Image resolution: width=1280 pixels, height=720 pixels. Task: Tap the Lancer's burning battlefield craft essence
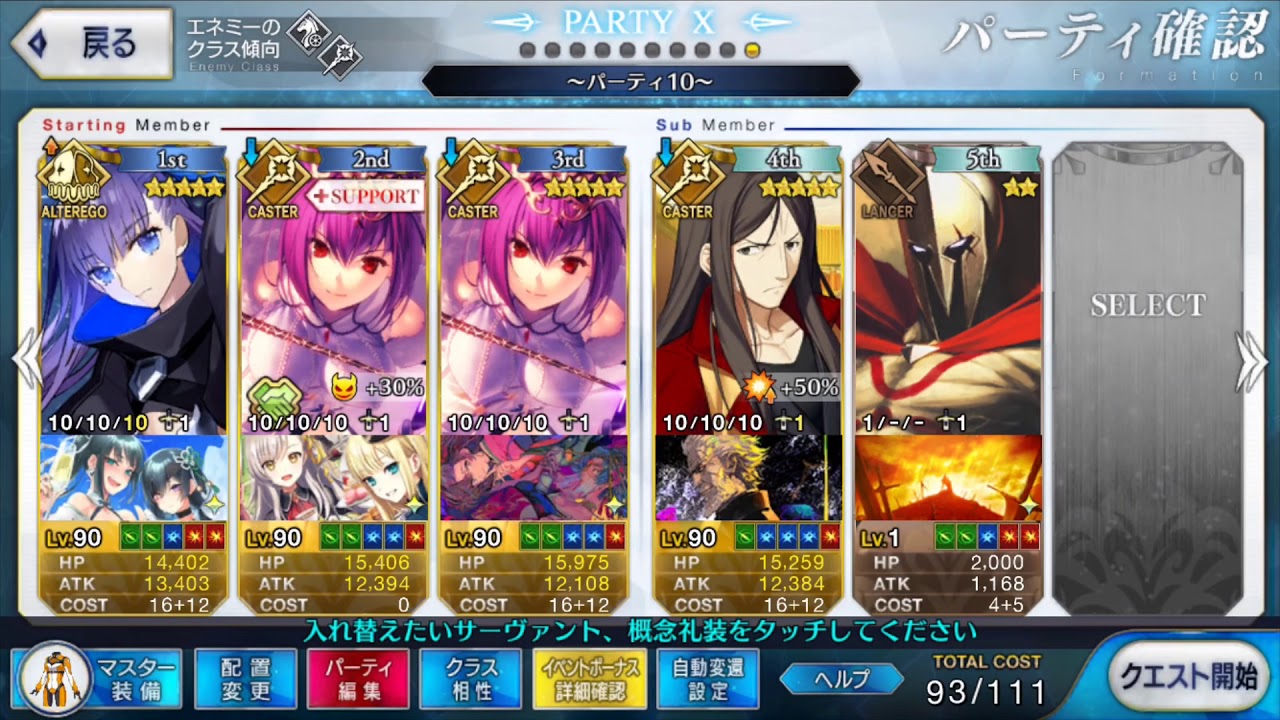click(948, 477)
